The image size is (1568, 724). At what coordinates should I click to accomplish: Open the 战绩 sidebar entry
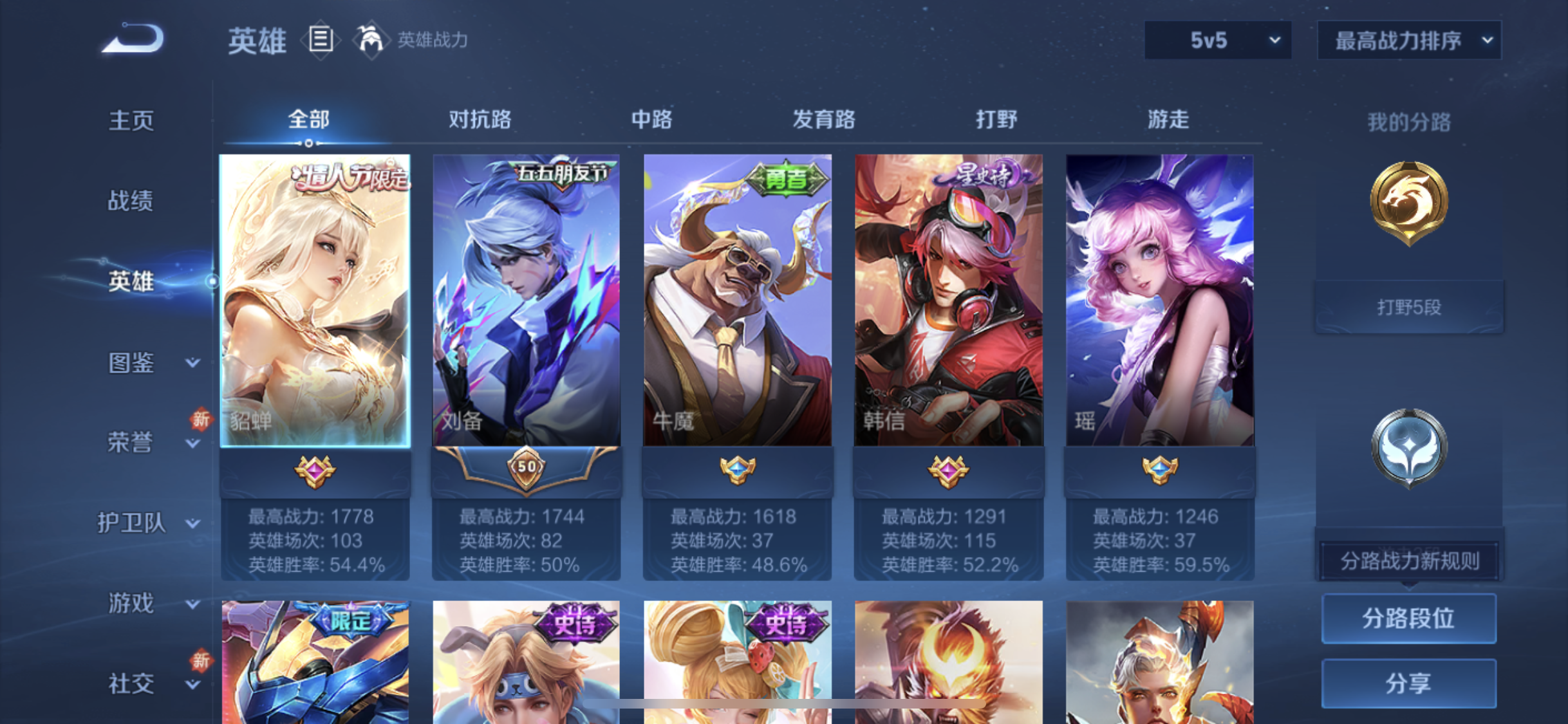131,201
